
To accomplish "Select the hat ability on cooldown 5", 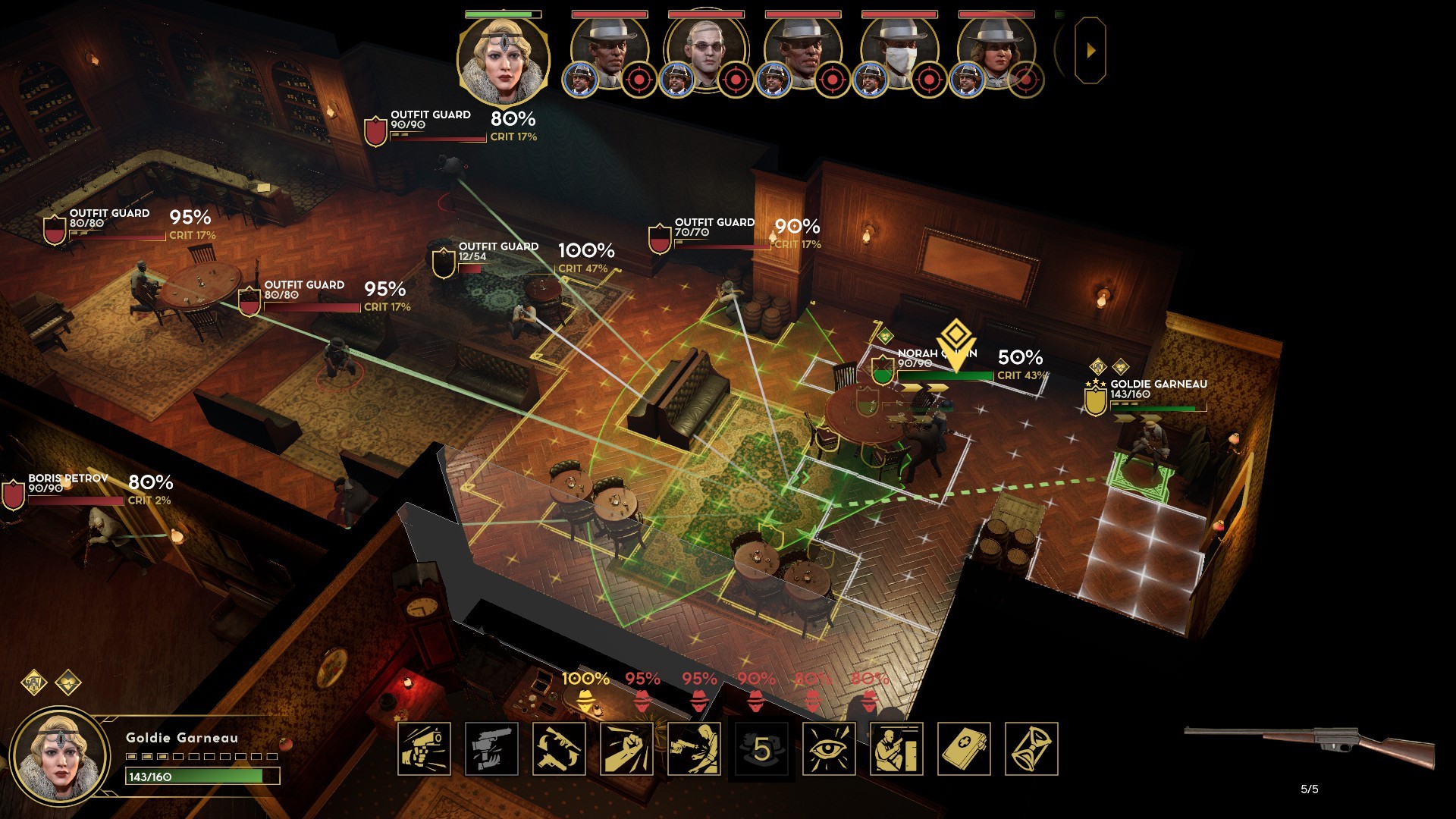I will tap(761, 749).
